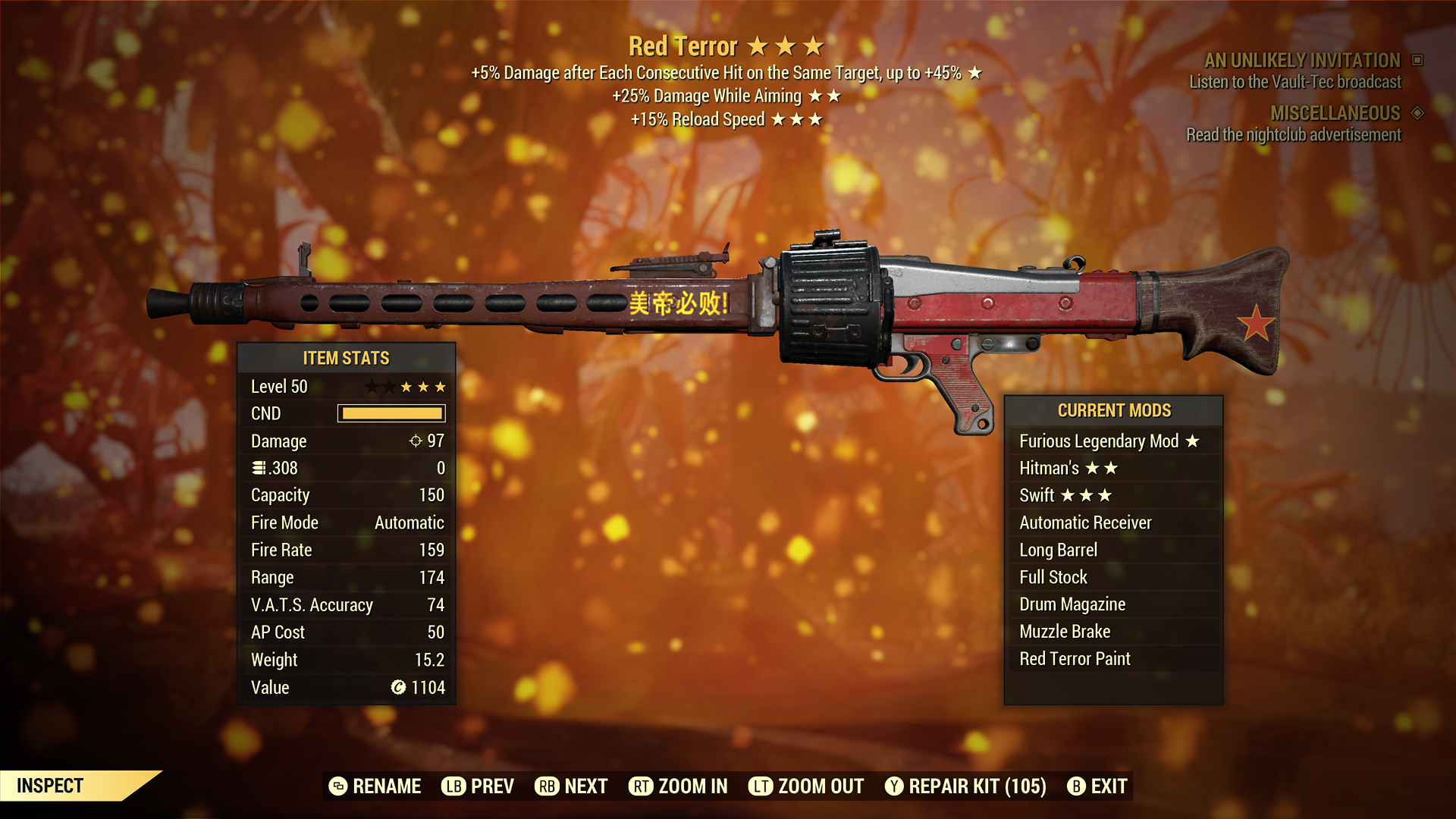Screen dimensions: 1456x819
Task: Show the NEXT item
Action: coord(571,786)
